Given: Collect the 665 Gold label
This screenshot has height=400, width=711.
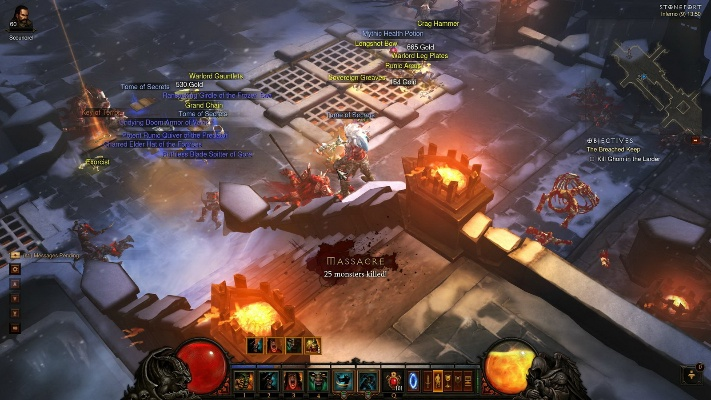Looking at the screenshot, I should coord(420,47).
